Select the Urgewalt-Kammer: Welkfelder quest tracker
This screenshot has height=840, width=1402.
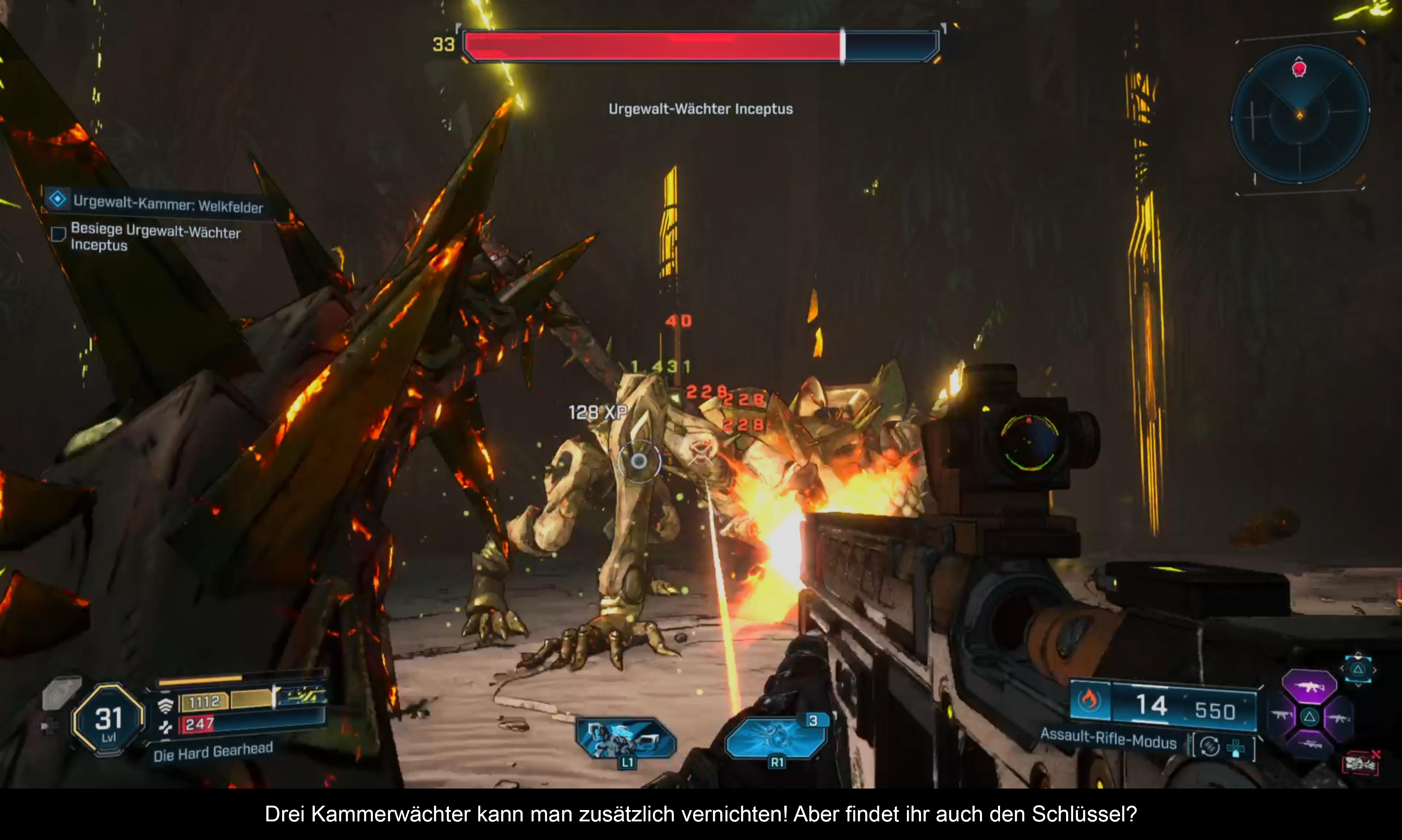[x=168, y=204]
